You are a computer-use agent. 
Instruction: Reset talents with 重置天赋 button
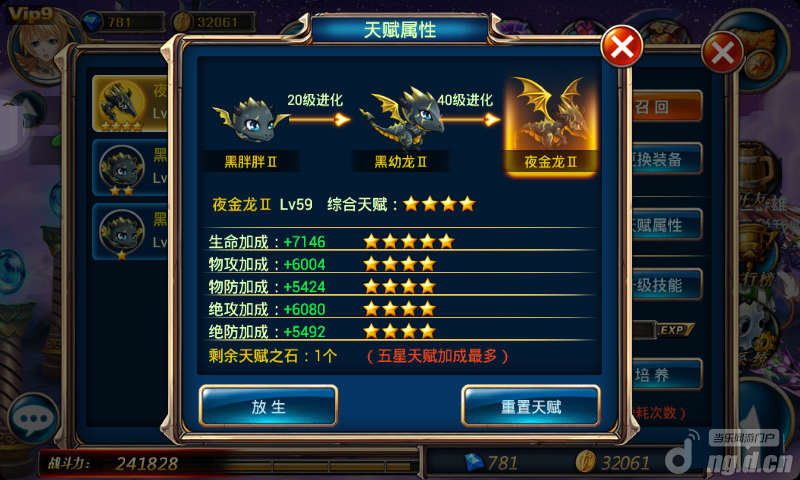pyautogui.click(x=530, y=406)
